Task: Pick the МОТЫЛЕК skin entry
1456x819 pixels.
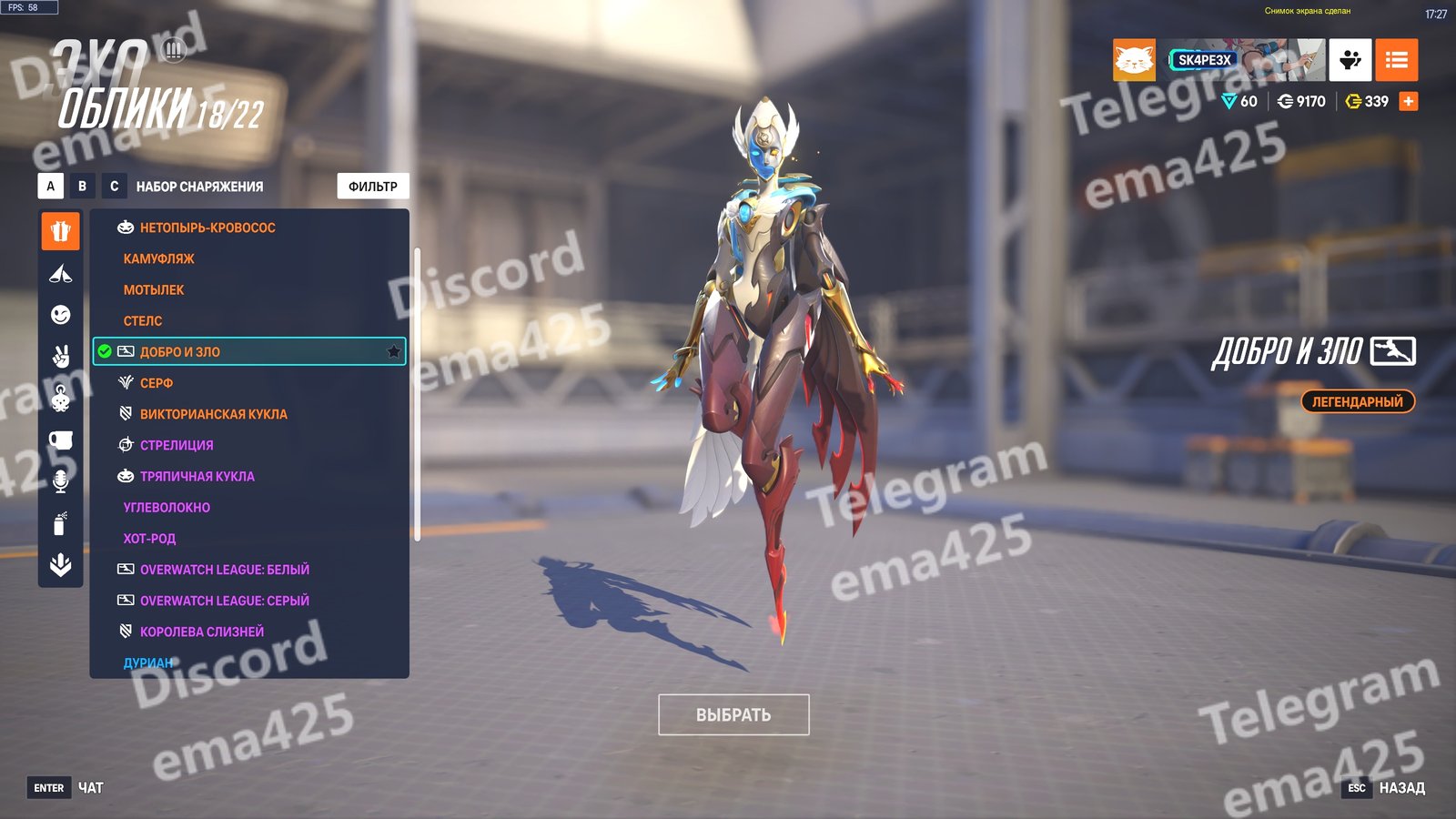Action: click(154, 289)
